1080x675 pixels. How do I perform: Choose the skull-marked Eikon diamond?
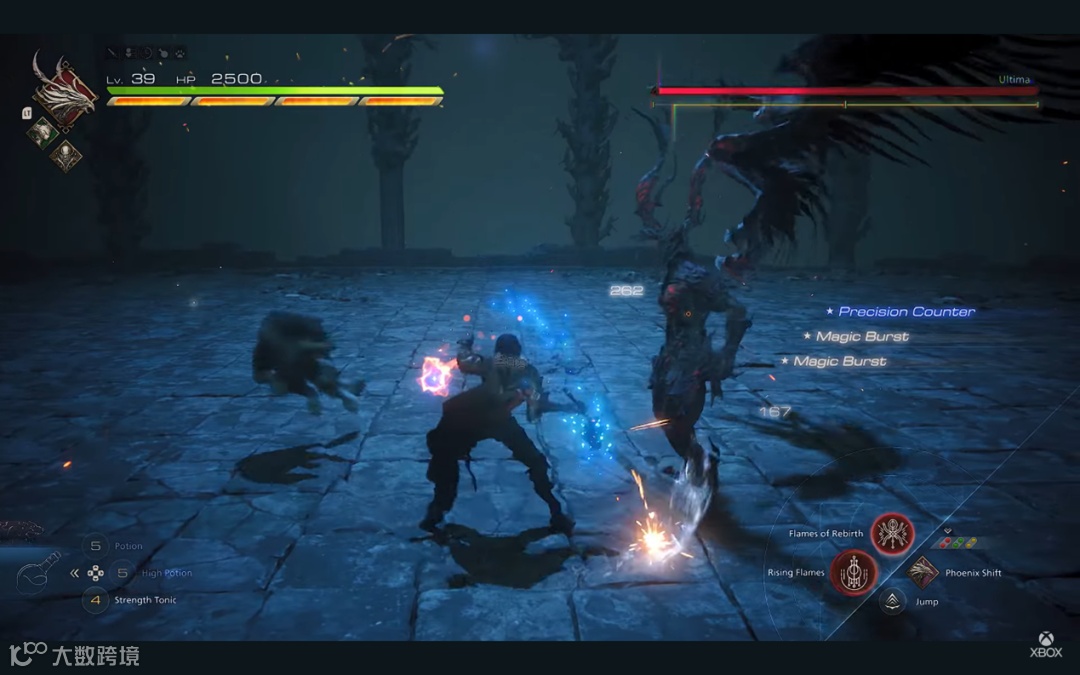pos(66,154)
